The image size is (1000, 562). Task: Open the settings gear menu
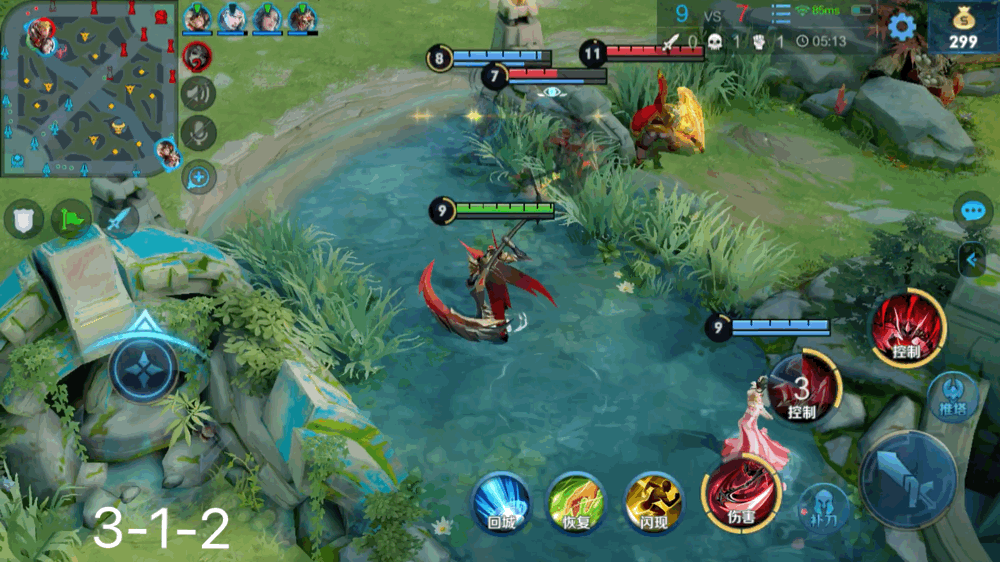coord(902,27)
